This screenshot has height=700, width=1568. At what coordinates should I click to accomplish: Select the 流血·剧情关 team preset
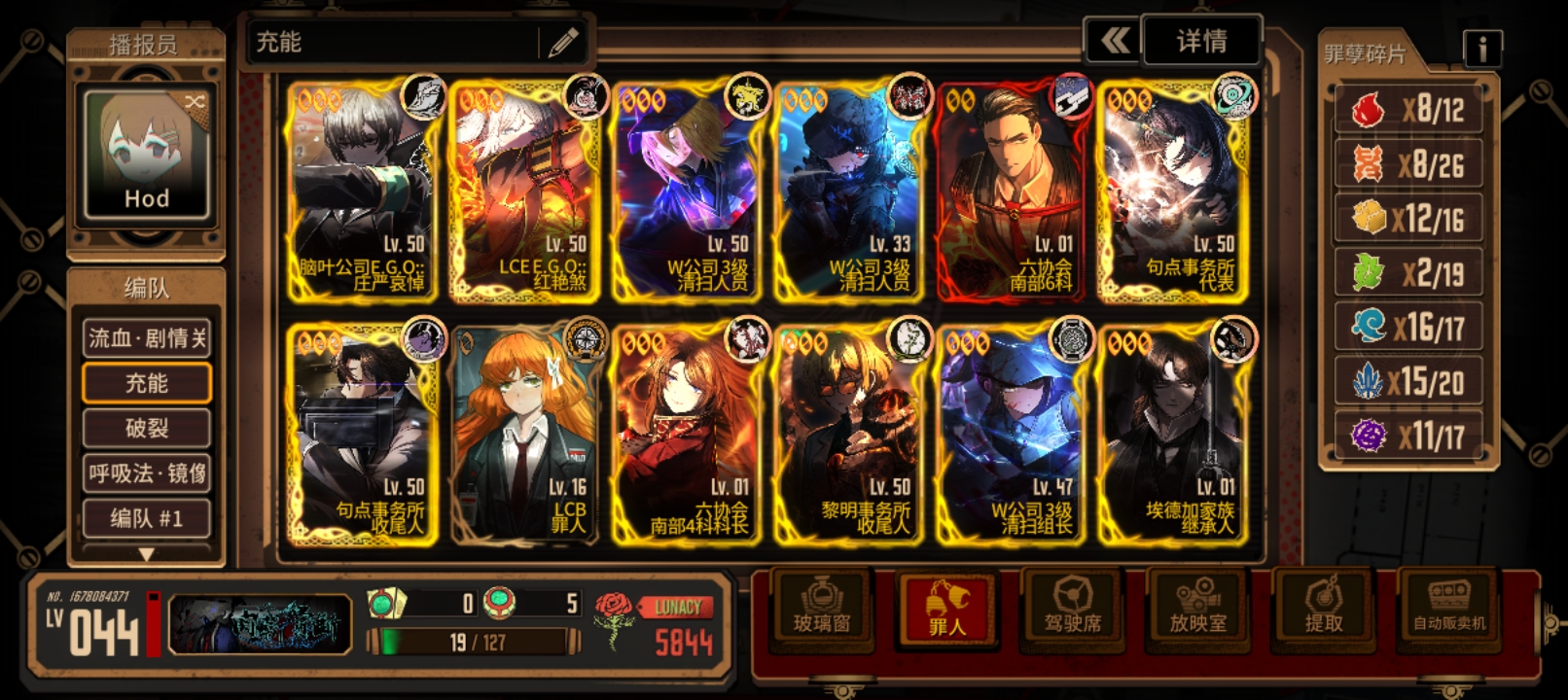click(147, 338)
